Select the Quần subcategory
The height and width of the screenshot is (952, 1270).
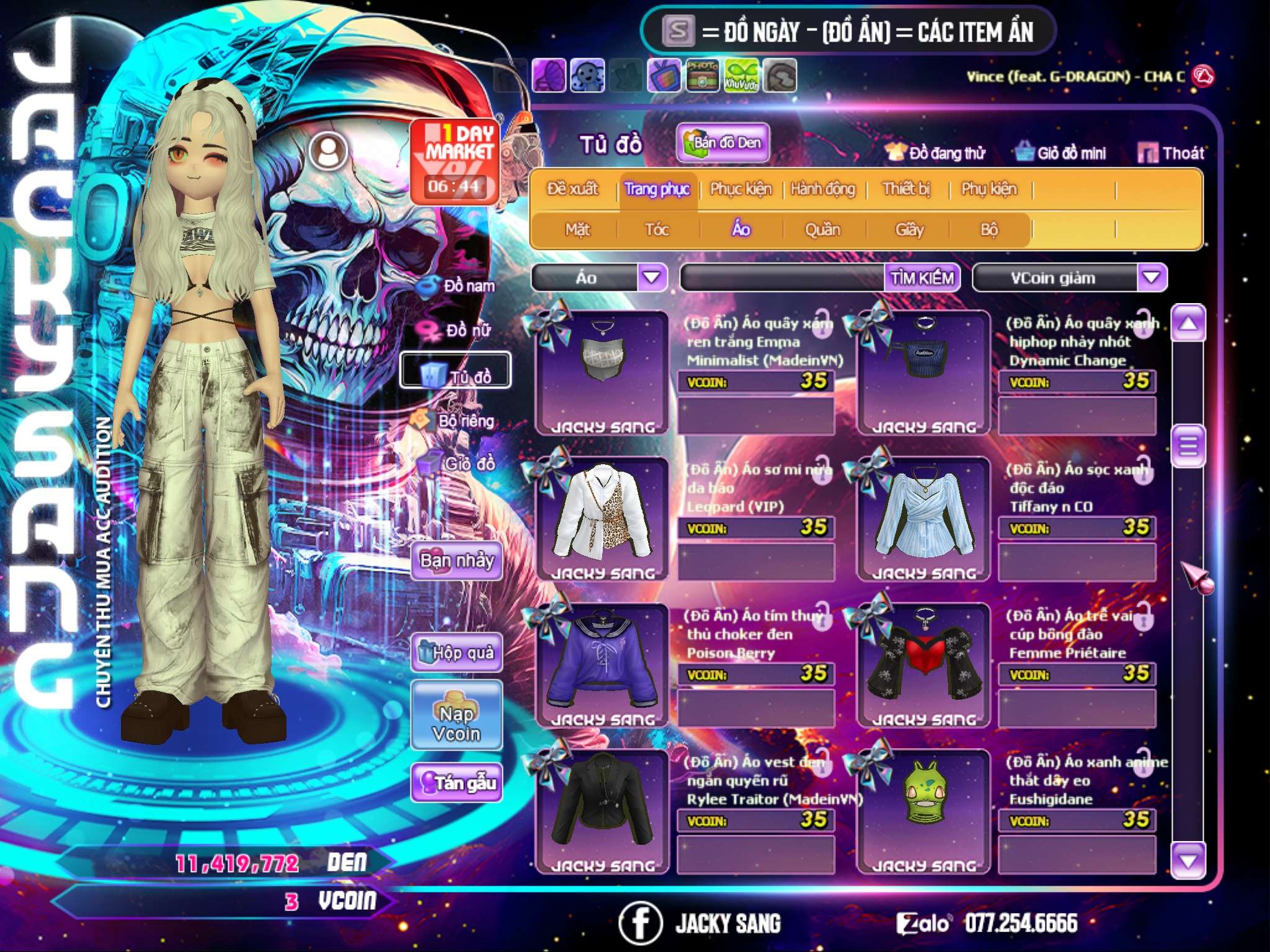(822, 230)
